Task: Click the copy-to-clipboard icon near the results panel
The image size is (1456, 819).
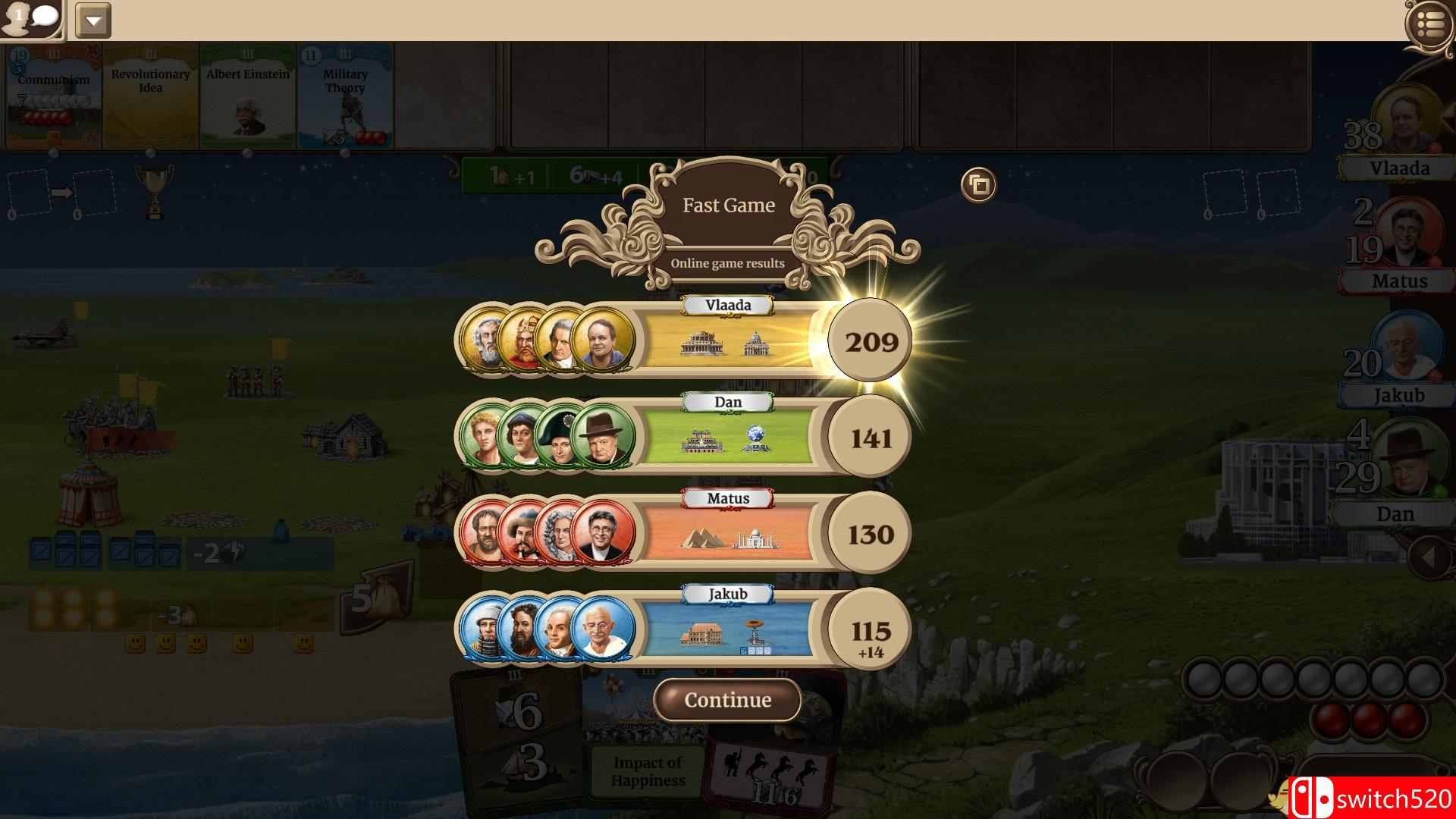Action: 978,184
